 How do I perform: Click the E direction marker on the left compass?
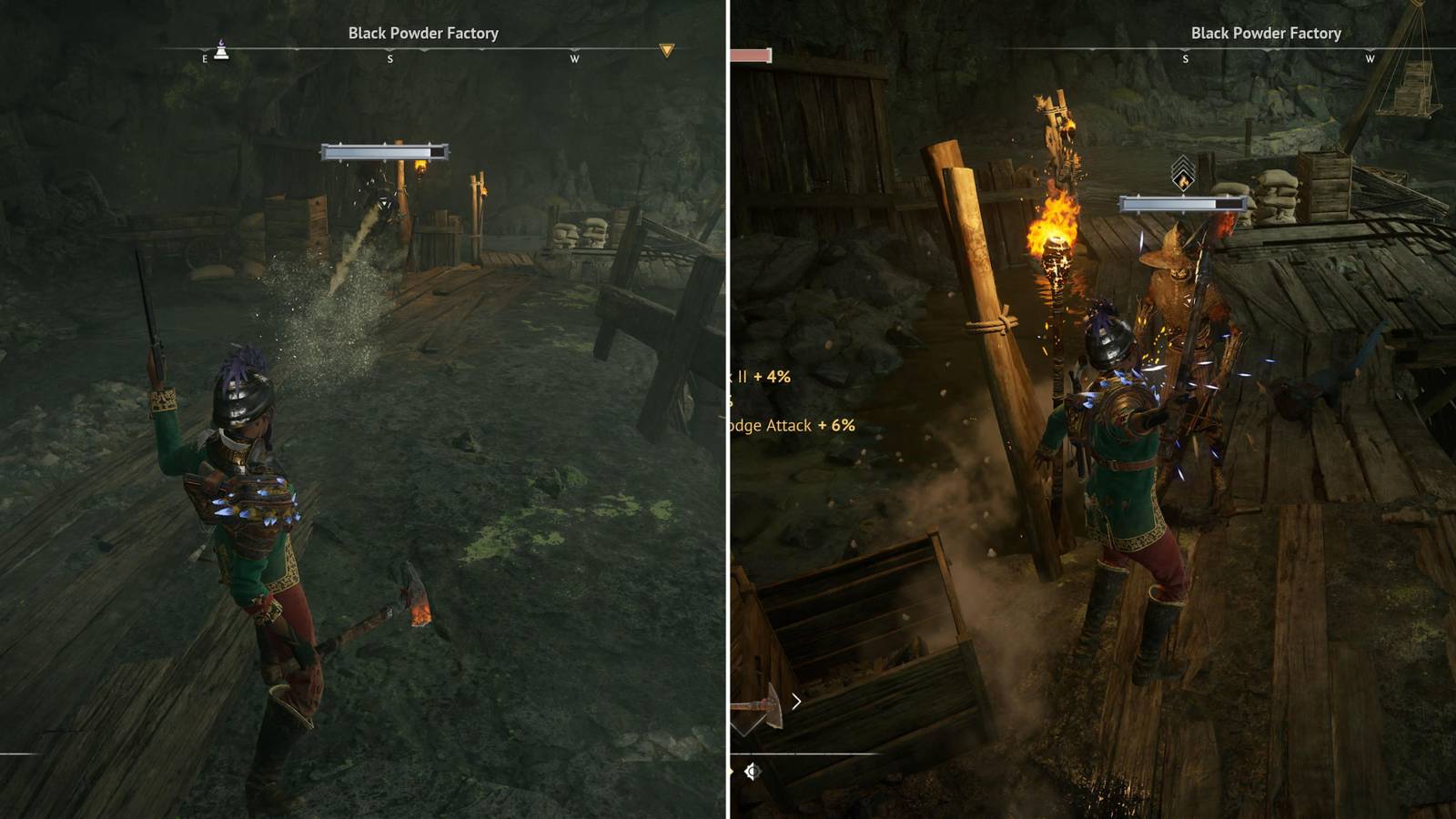click(x=204, y=57)
